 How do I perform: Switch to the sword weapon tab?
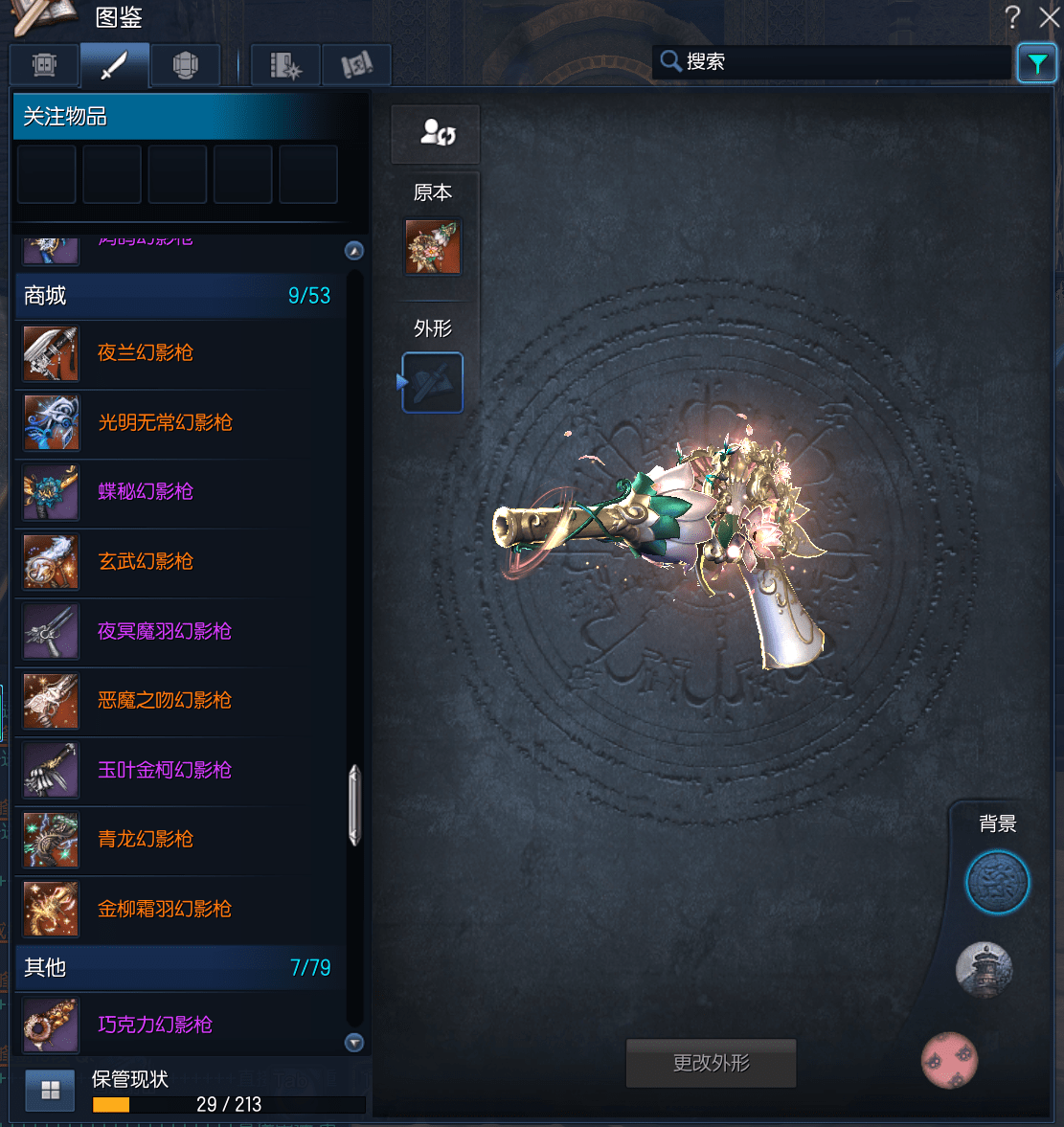click(115, 65)
